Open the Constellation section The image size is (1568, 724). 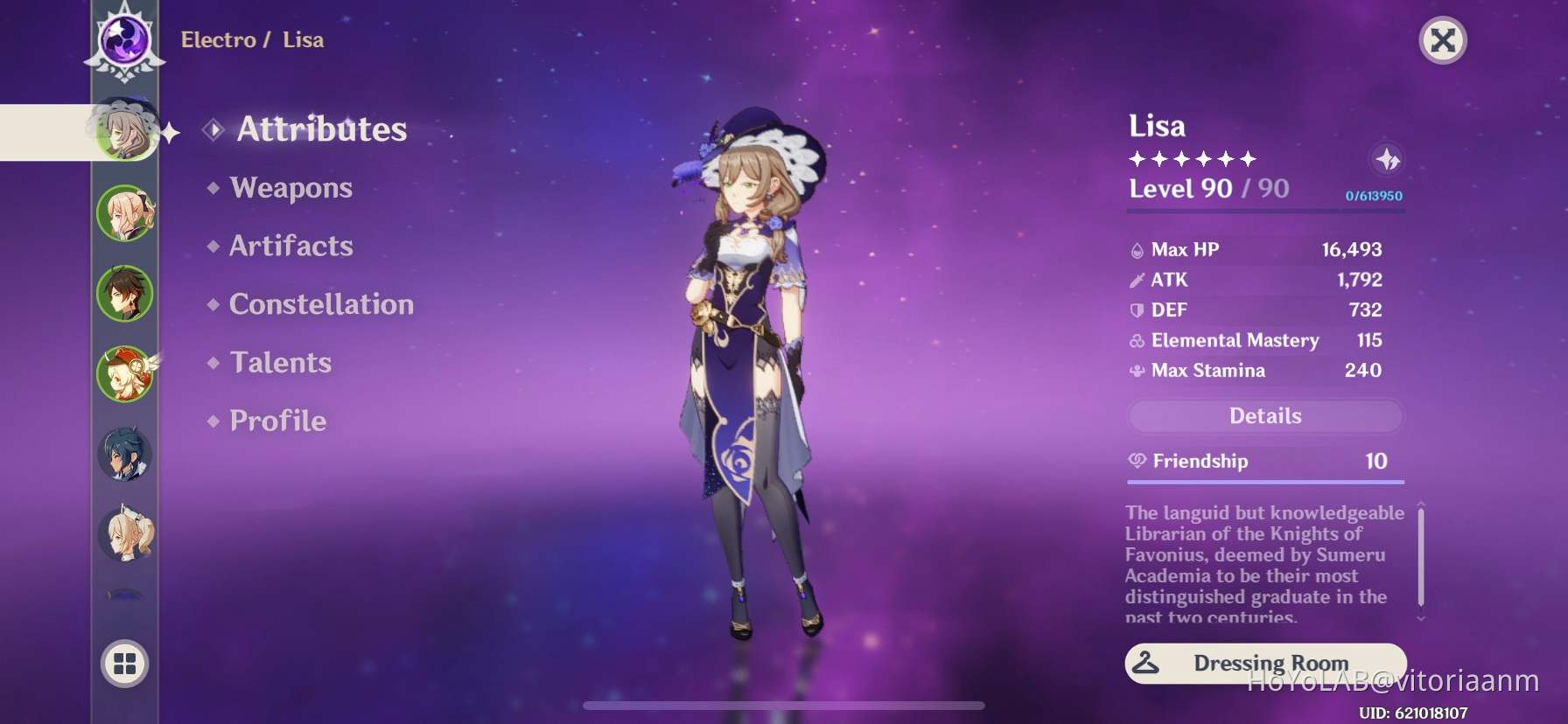point(320,303)
